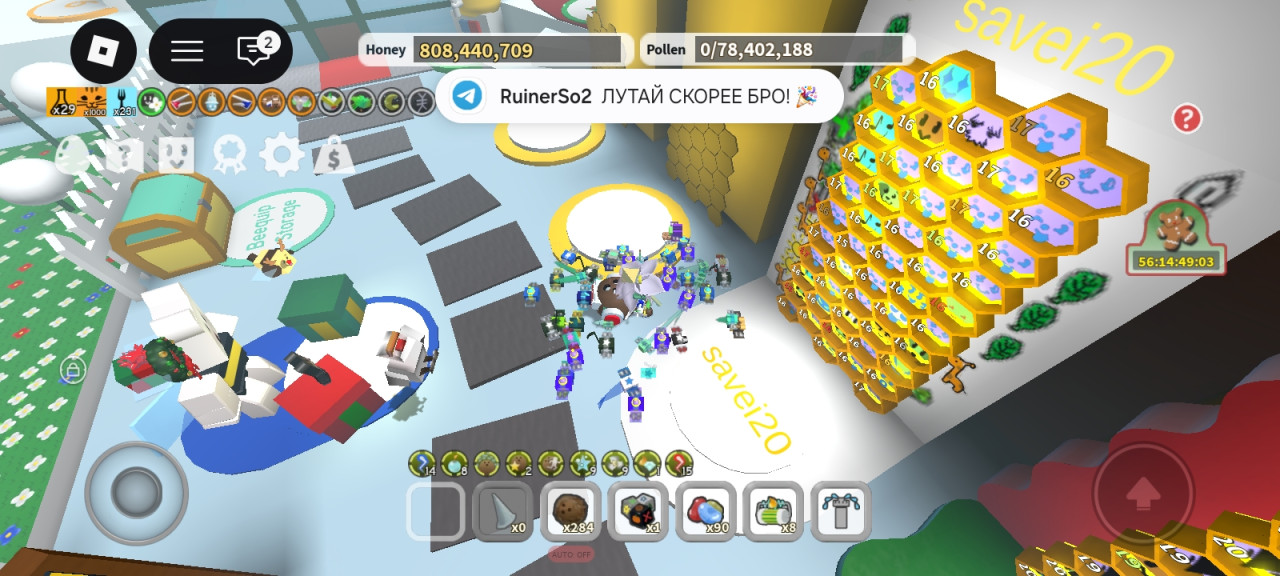Tap the RuinerSo2 Telegram notification
Image resolution: width=1280 pixels, height=576 pixels.
[x=638, y=96]
